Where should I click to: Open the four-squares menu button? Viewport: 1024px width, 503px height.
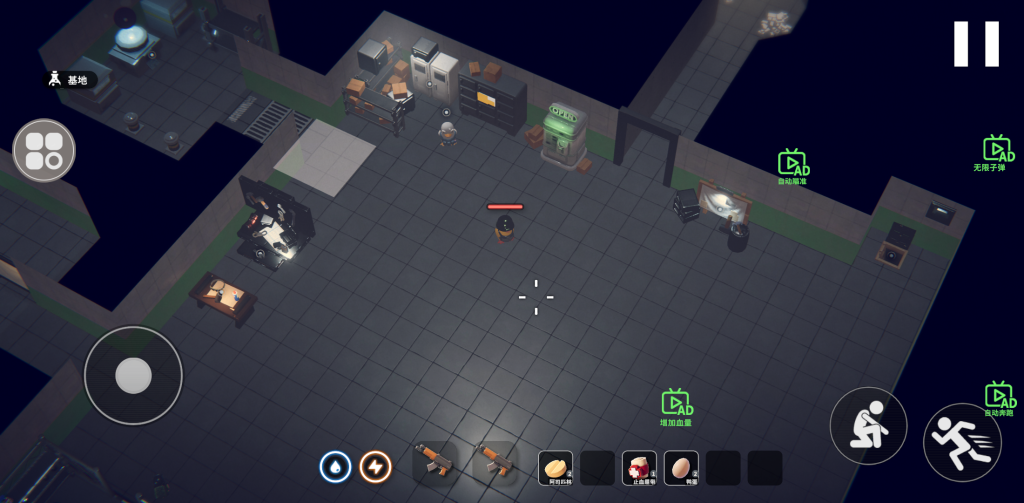[x=44, y=150]
